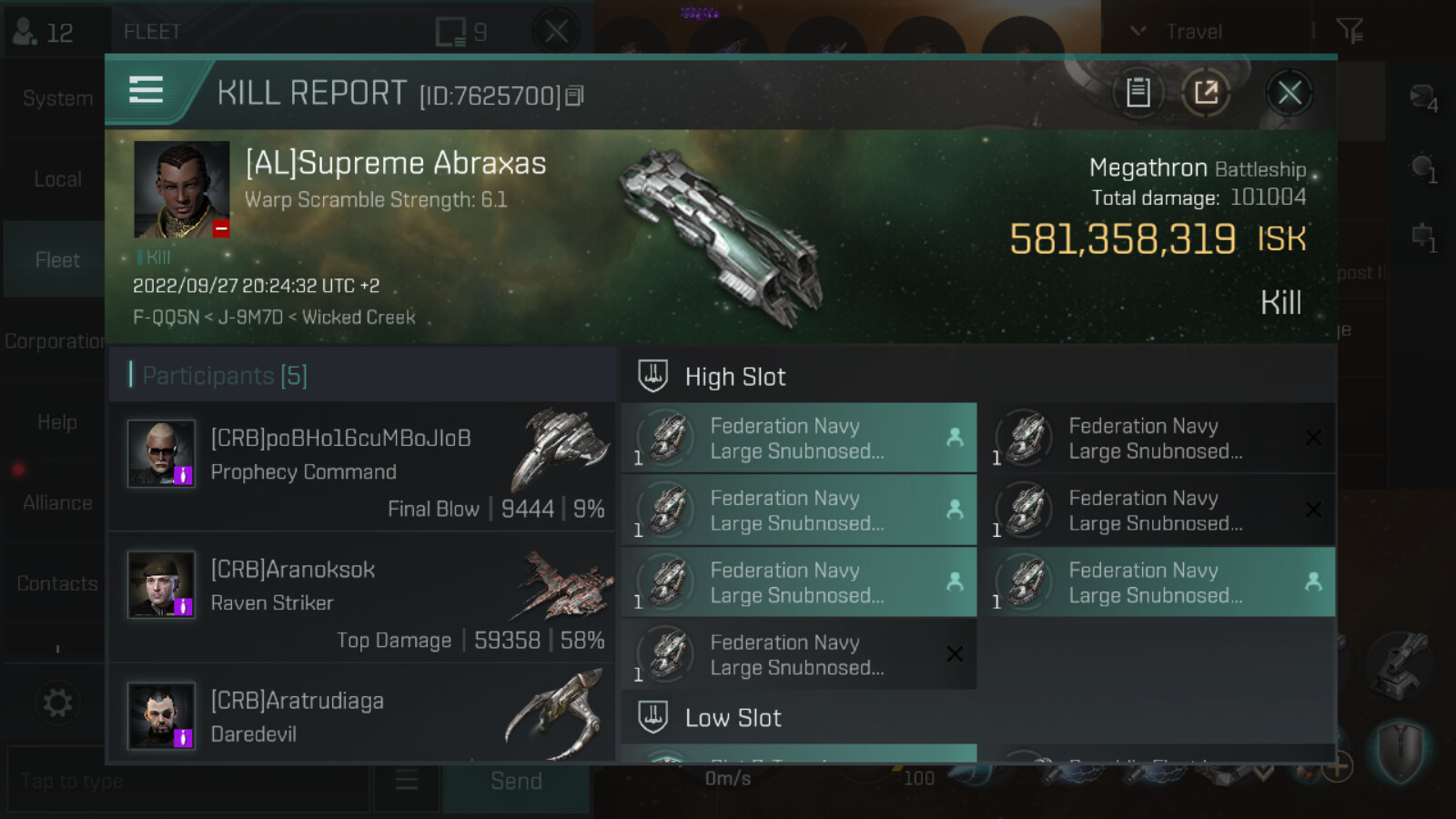
Task: View Supreme Abraxas character portrait
Action: pyautogui.click(x=182, y=189)
